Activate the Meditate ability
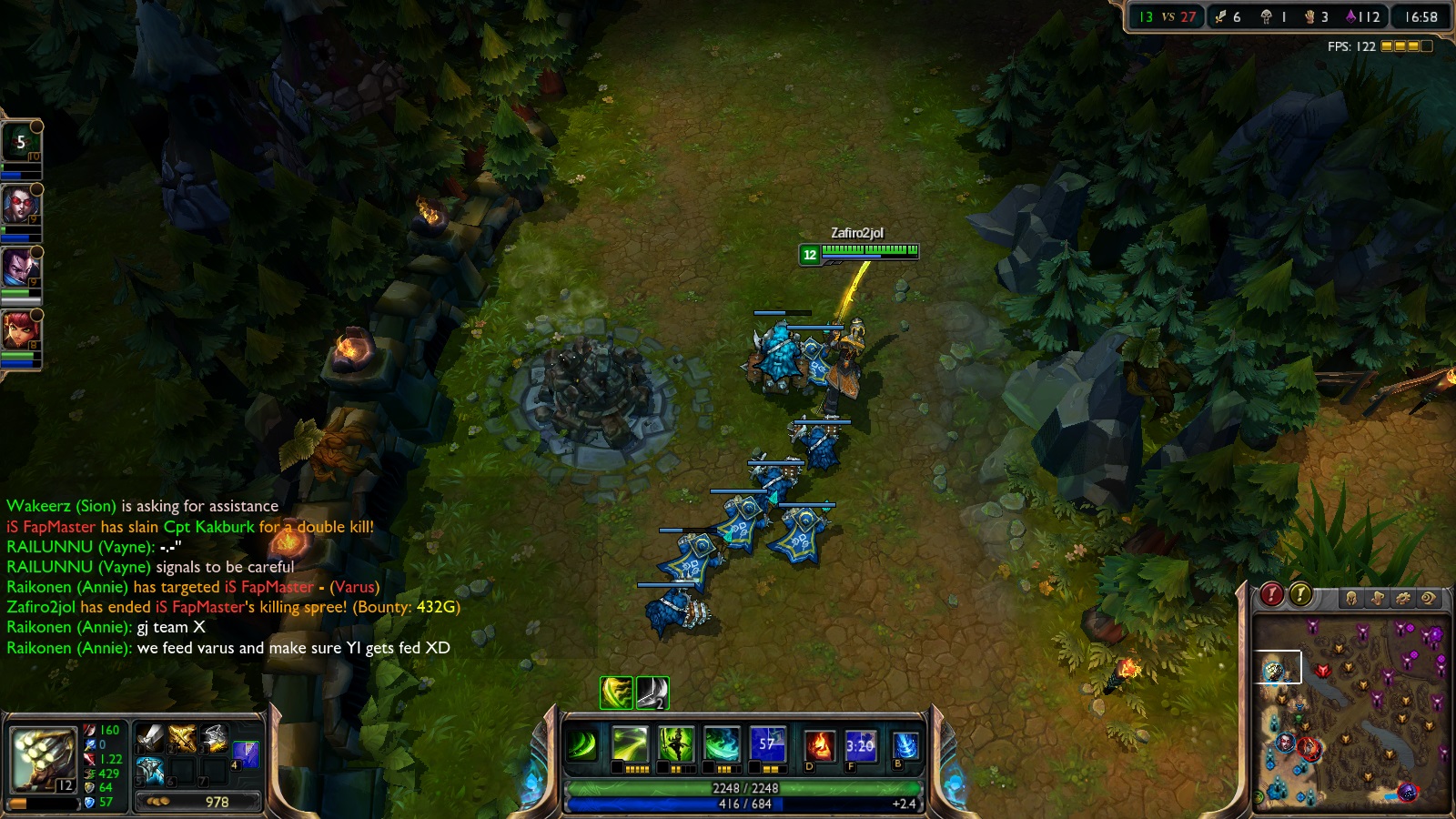Screen dimensions: 1456x819 676,745
